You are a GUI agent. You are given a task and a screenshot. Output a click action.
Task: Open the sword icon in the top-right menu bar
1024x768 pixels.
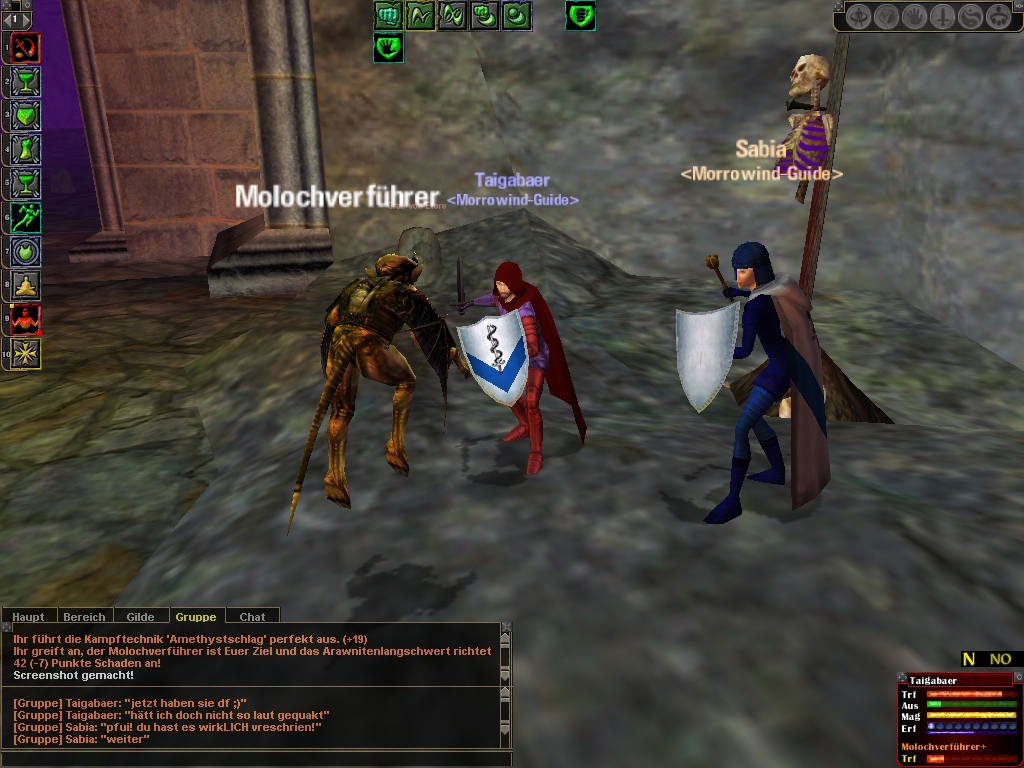(943, 17)
